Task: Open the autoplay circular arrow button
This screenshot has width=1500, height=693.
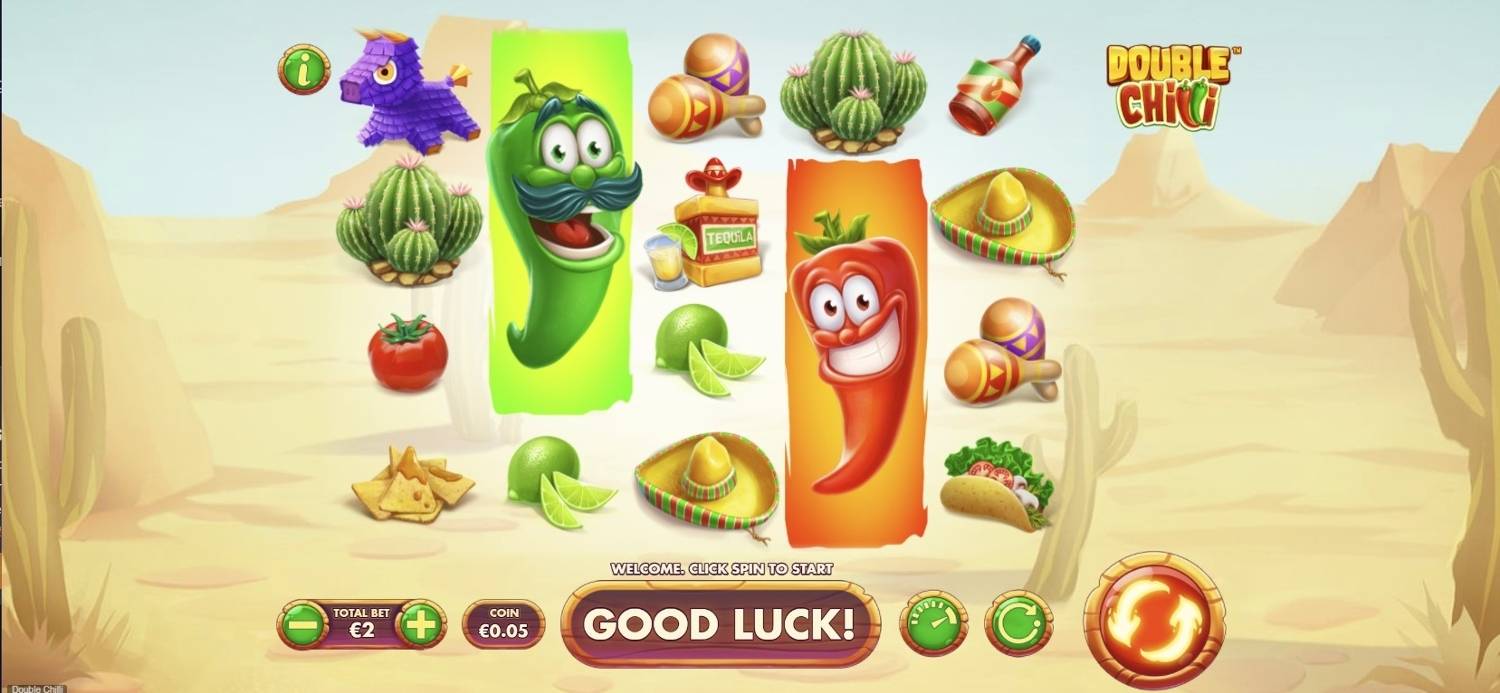Action: pos(1018,624)
